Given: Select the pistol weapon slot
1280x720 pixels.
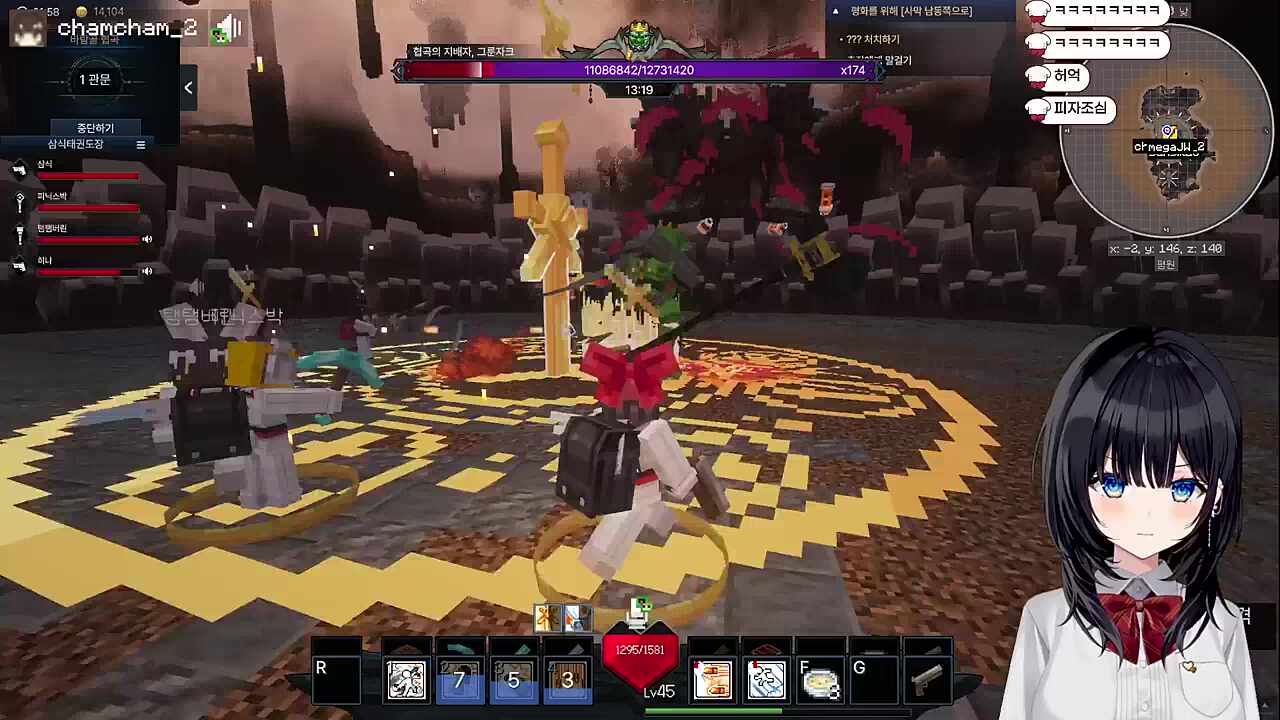Looking at the screenshot, I should click(x=927, y=681).
